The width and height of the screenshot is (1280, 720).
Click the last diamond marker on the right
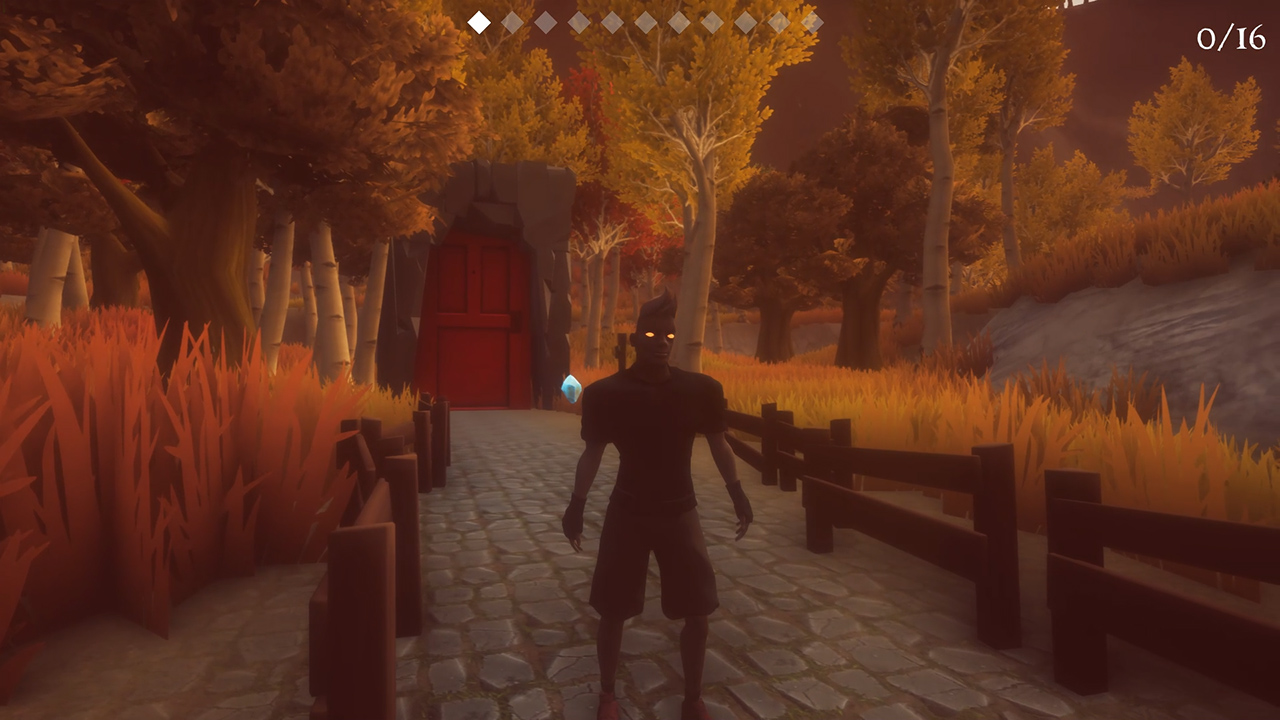pyautogui.click(x=813, y=20)
